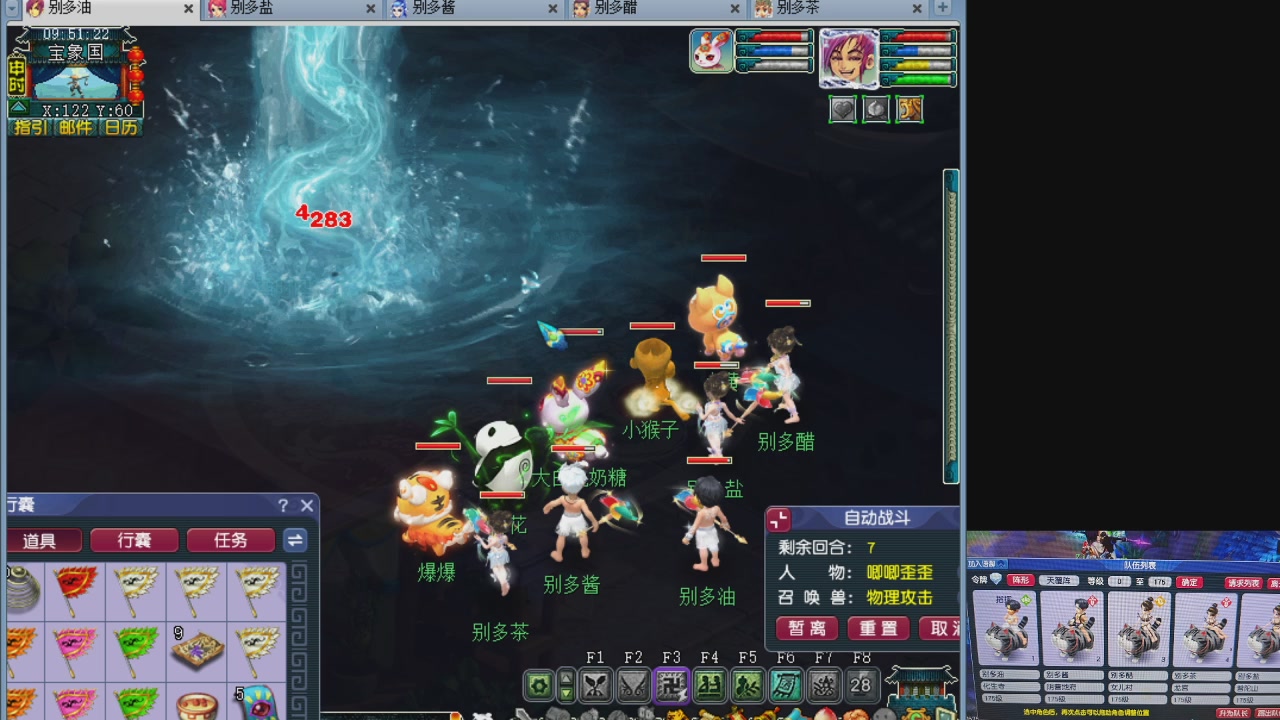Click the heart buff icon under the character portrait
Image resolution: width=1280 pixels, height=720 pixels.
843,109
